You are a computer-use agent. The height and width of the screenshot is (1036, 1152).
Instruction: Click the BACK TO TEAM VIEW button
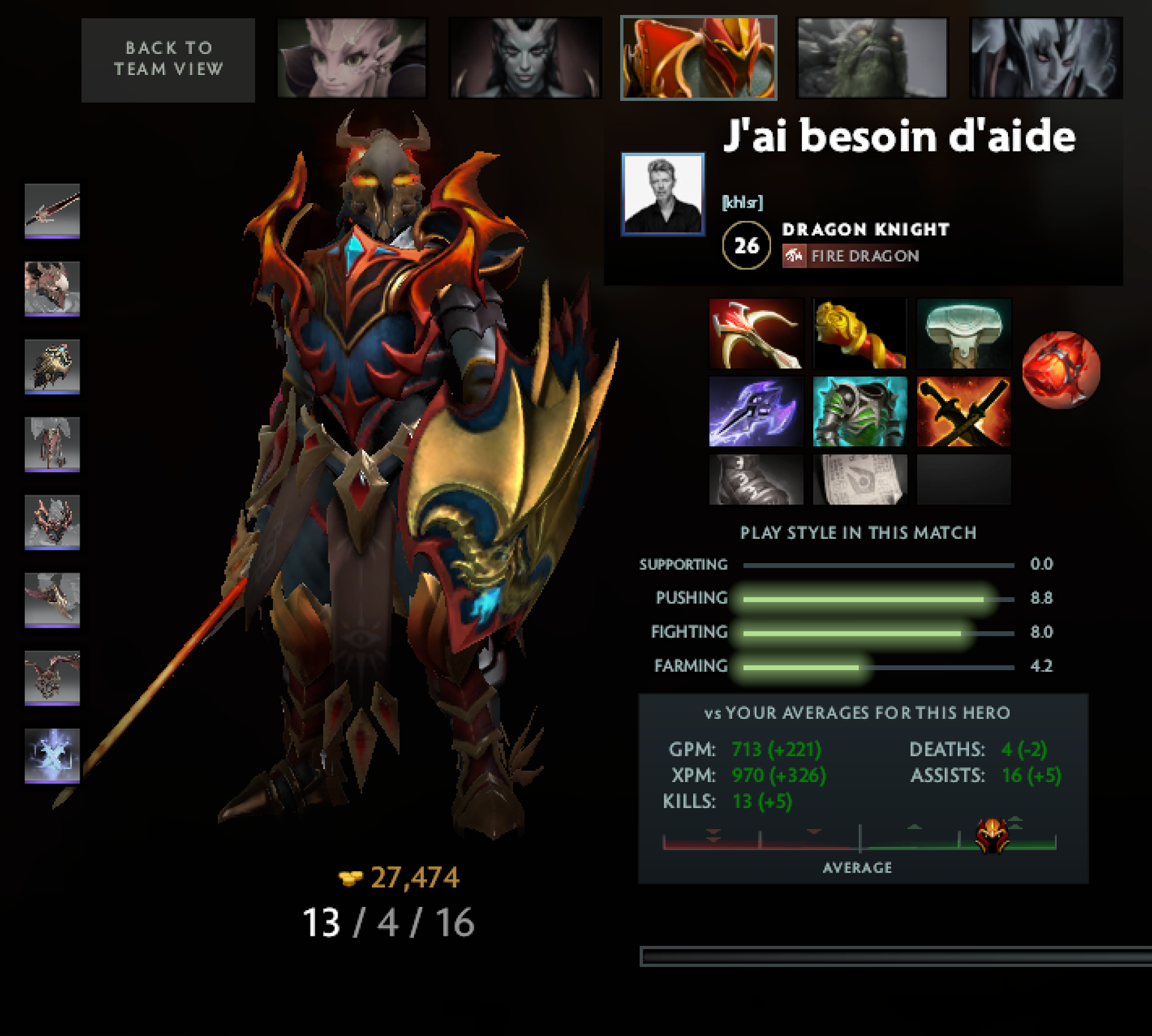167,60
